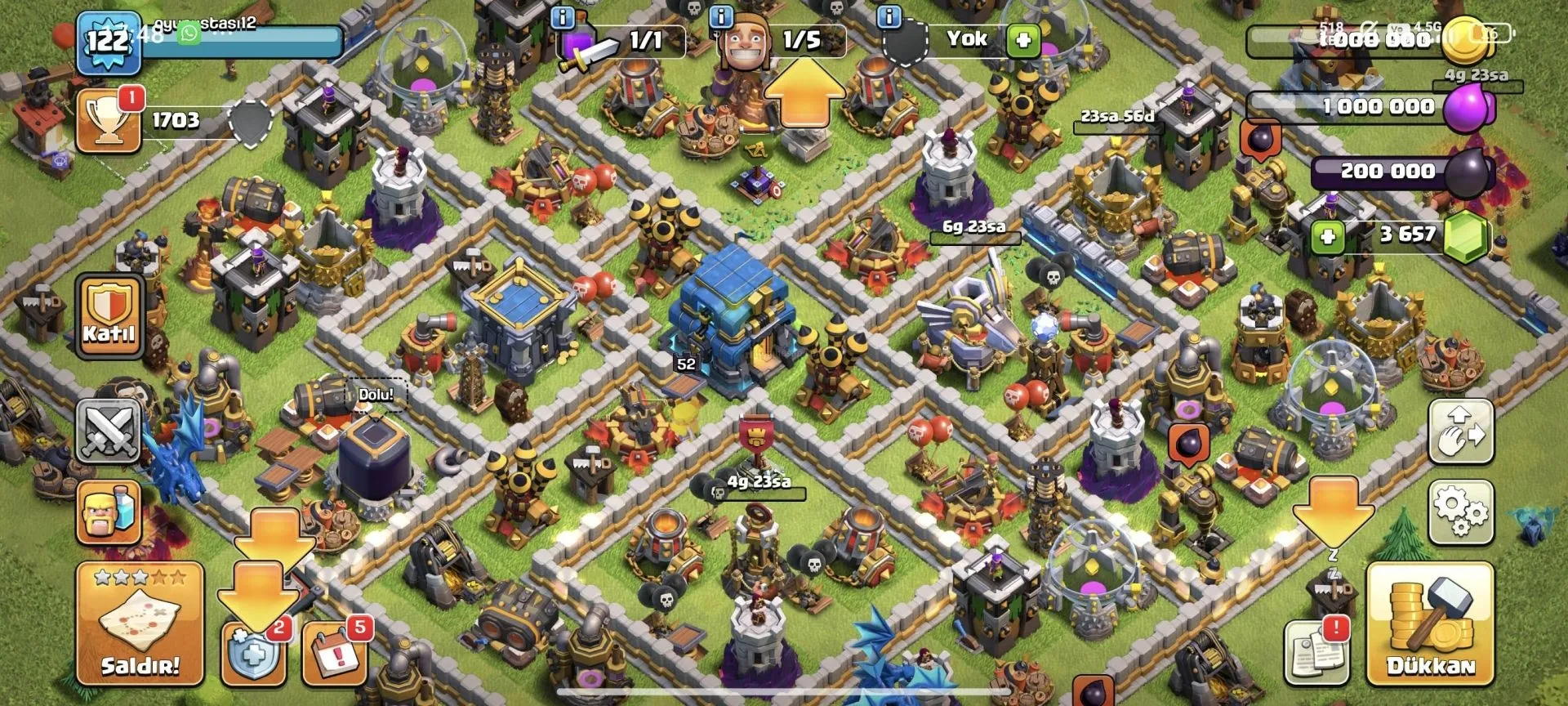The height and width of the screenshot is (706, 1568).
Task: Open the news notes button with exclamation badge
Action: click(x=1315, y=653)
